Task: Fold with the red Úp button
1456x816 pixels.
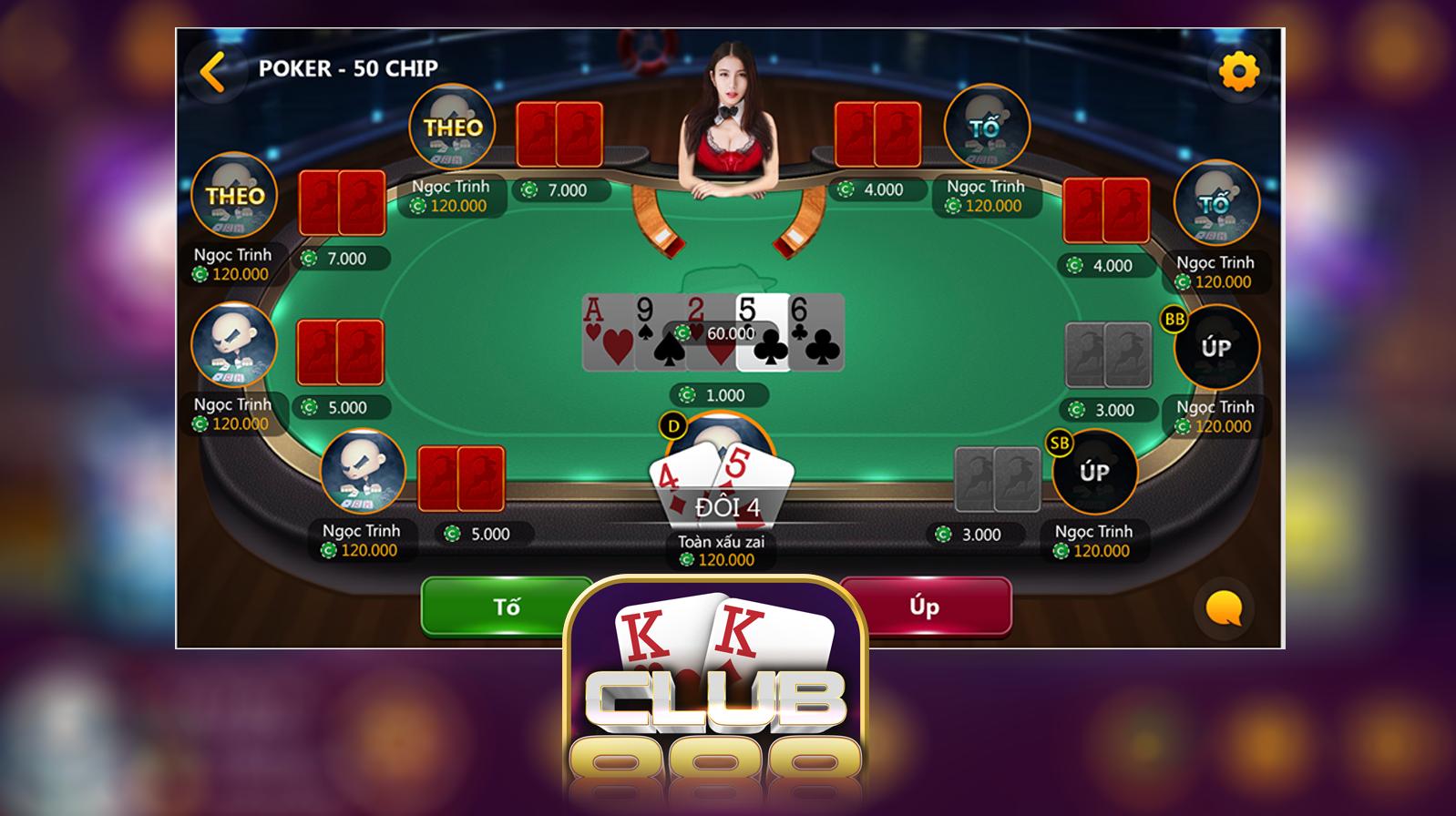Action: tap(925, 606)
